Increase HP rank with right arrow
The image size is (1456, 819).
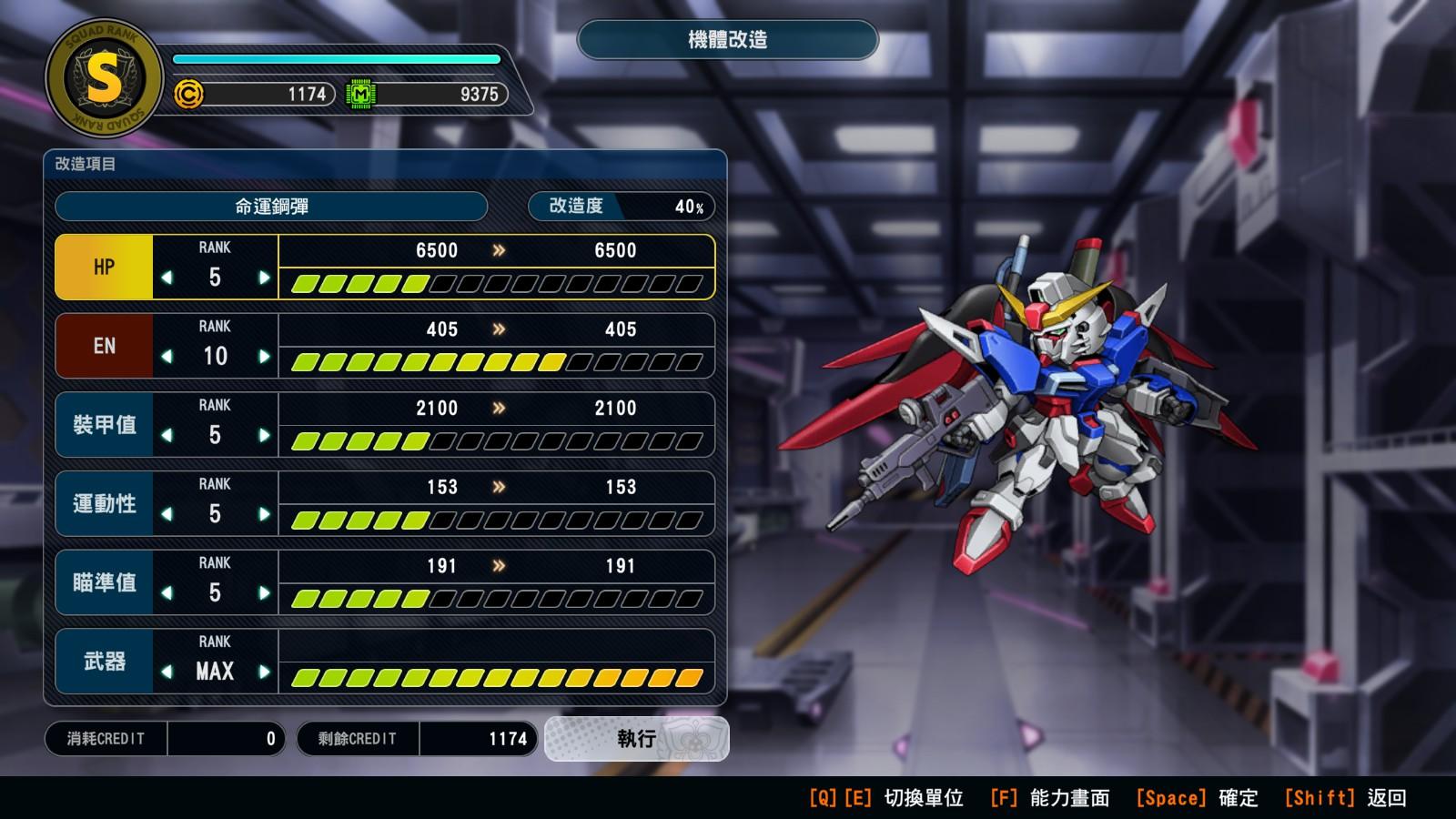264,278
